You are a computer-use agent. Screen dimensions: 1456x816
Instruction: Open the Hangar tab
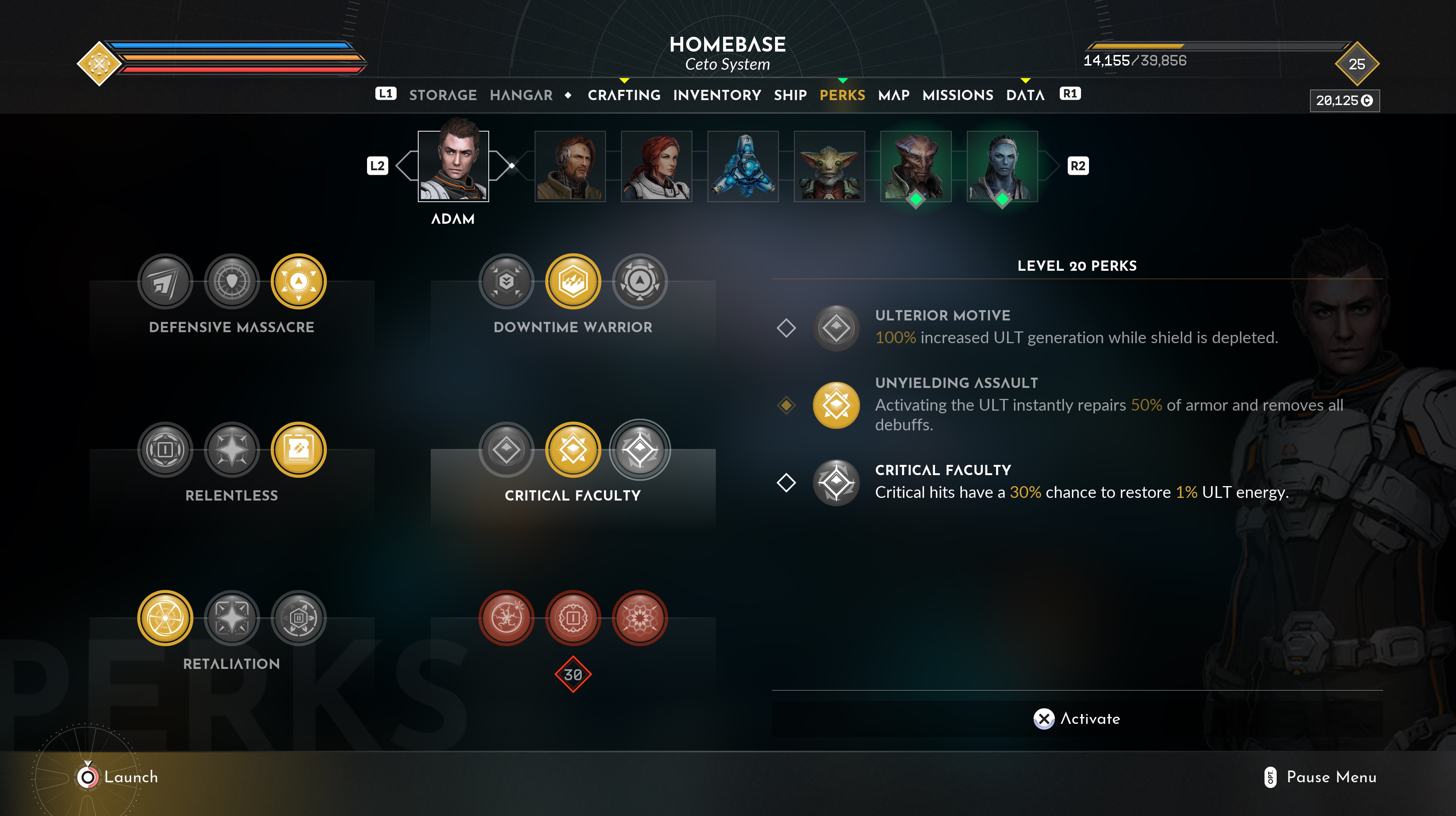[521, 95]
